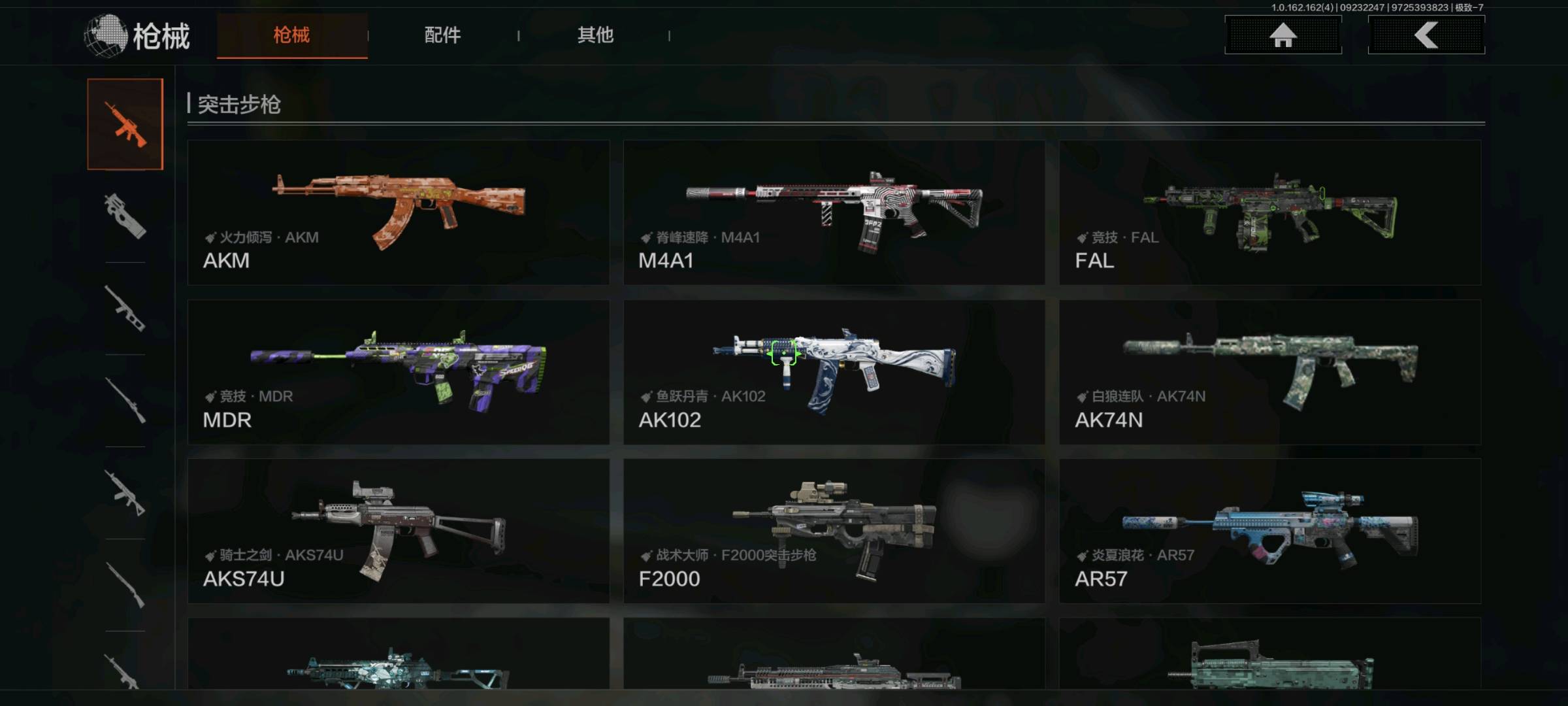Select the AKS74U weapon tile
This screenshot has height=706, width=1568.
point(398,531)
